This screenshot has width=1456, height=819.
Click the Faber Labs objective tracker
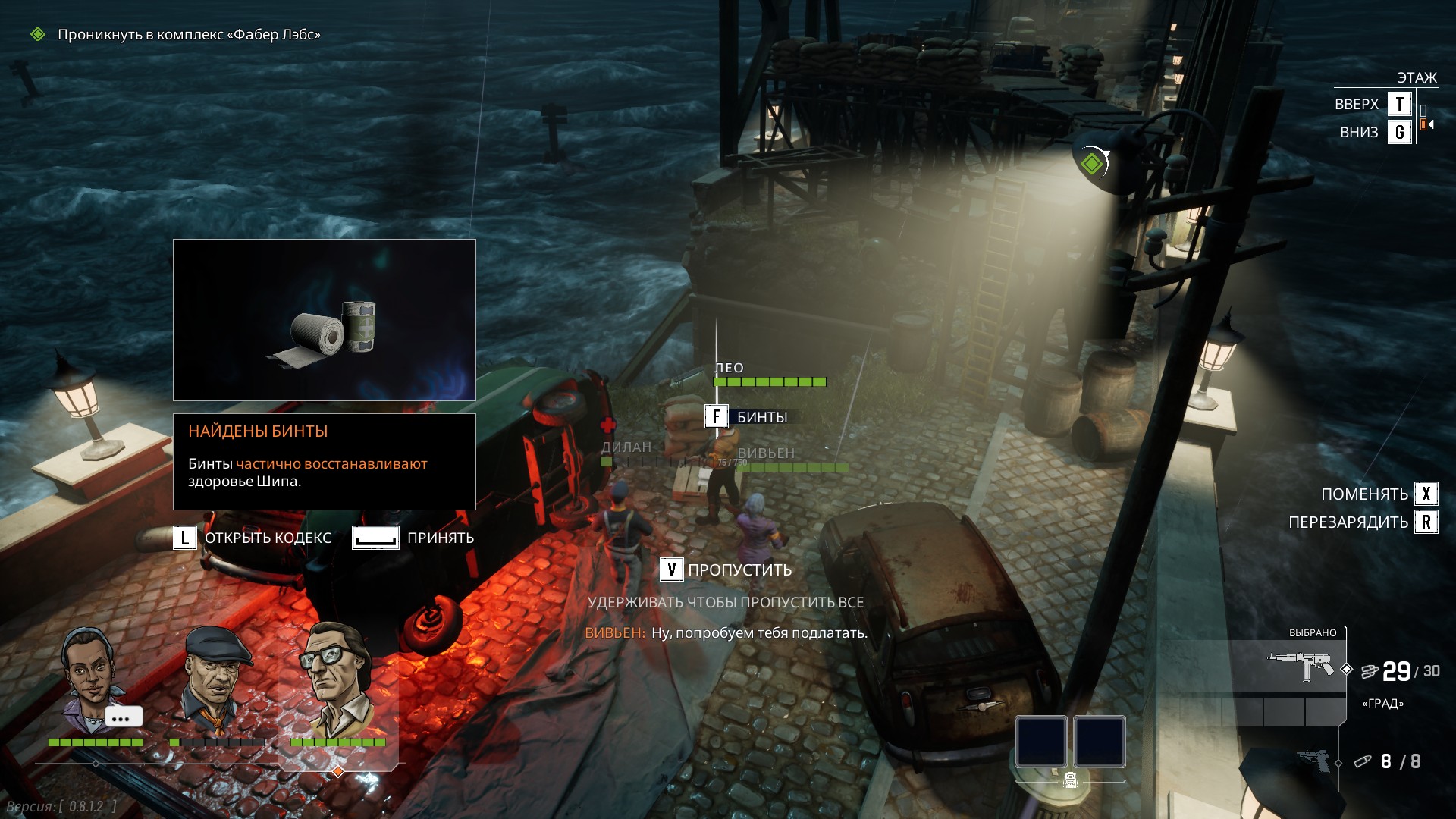188,35
